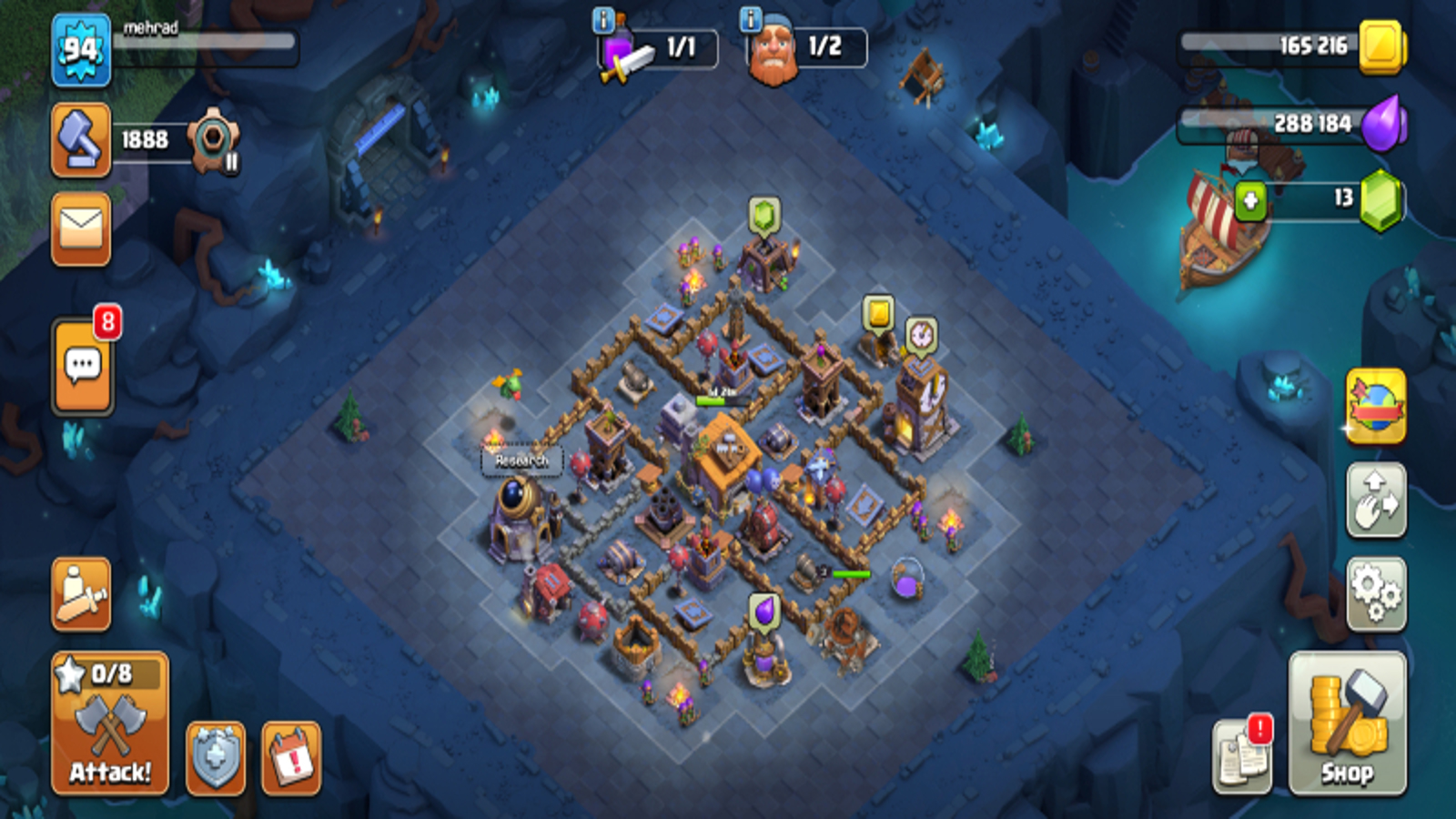Select the Research label on the laboratory
Image resolution: width=1456 pixels, height=819 pixels.
pyautogui.click(x=521, y=460)
